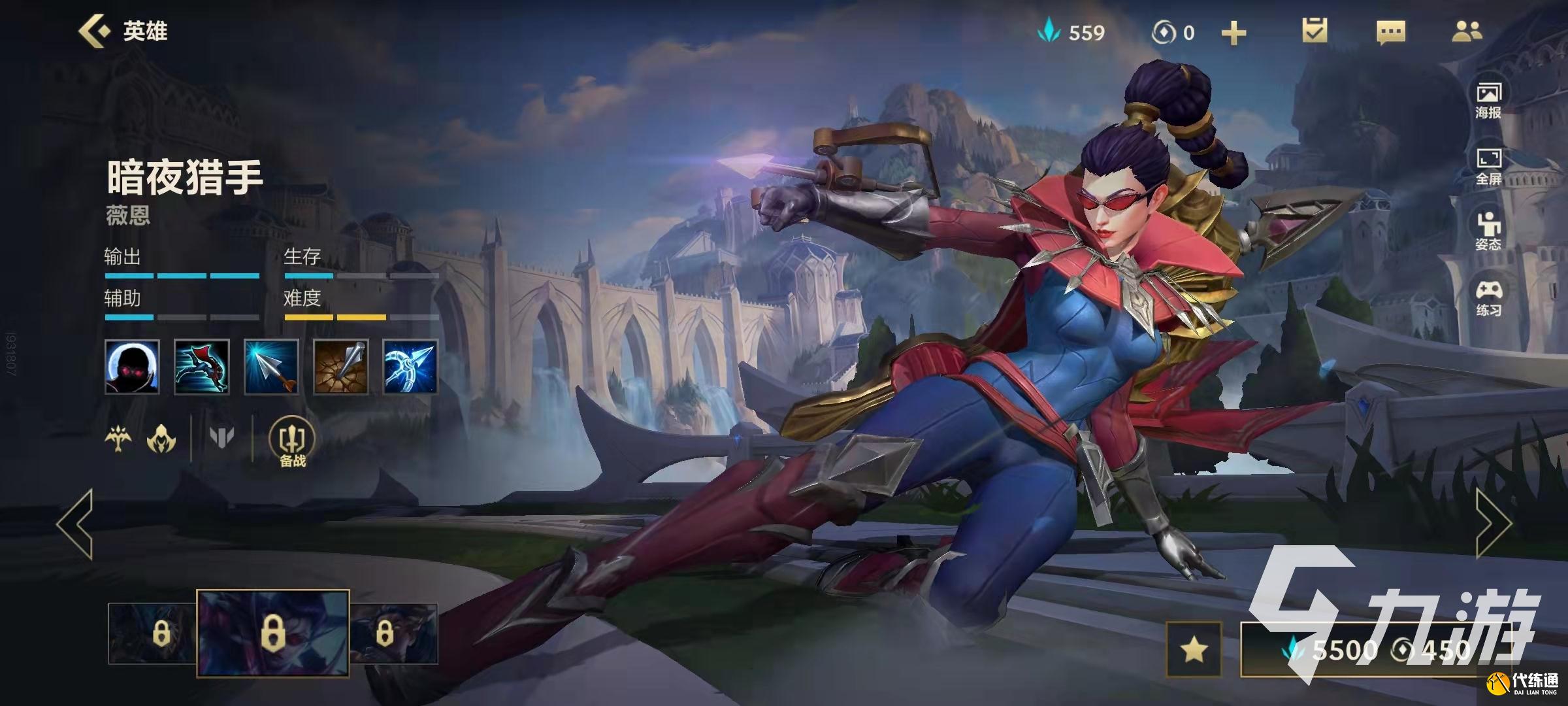
Task: Show the tumble crossbow skill icon
Action: point(201,367)
